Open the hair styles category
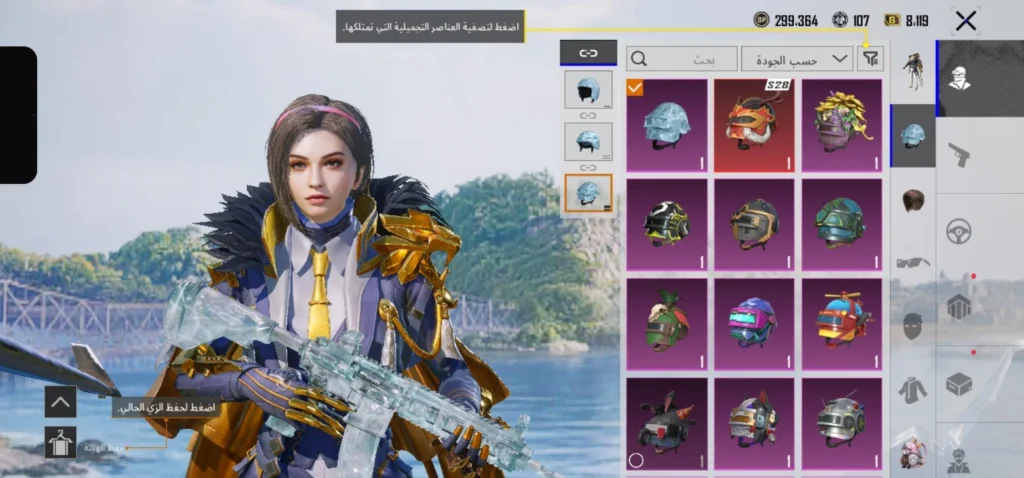Image resolution: width=1024 pixels, height=478 pixels. pos(913,199)
